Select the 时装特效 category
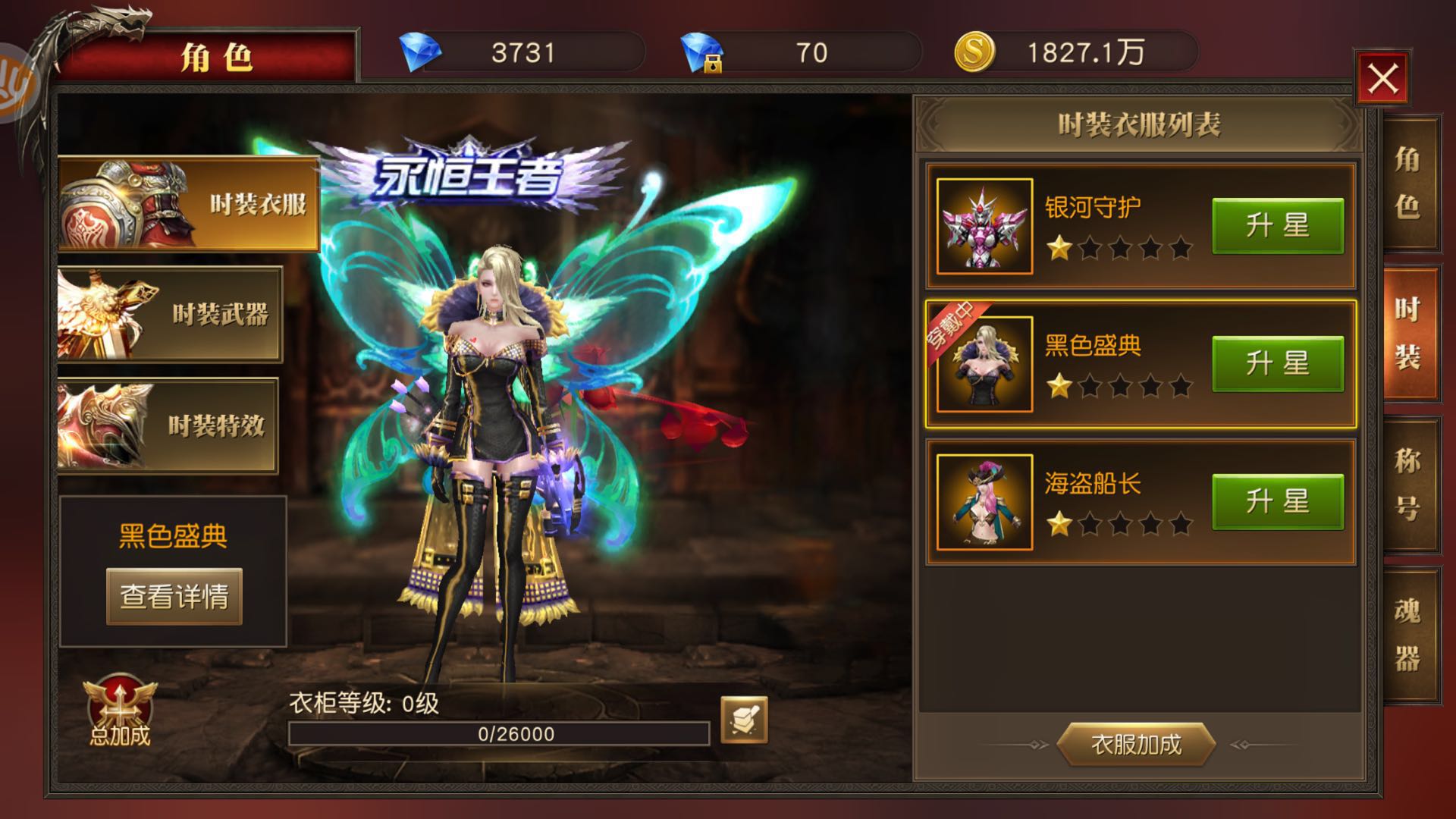Screen dimensions: 1456x819 [168, 425]
